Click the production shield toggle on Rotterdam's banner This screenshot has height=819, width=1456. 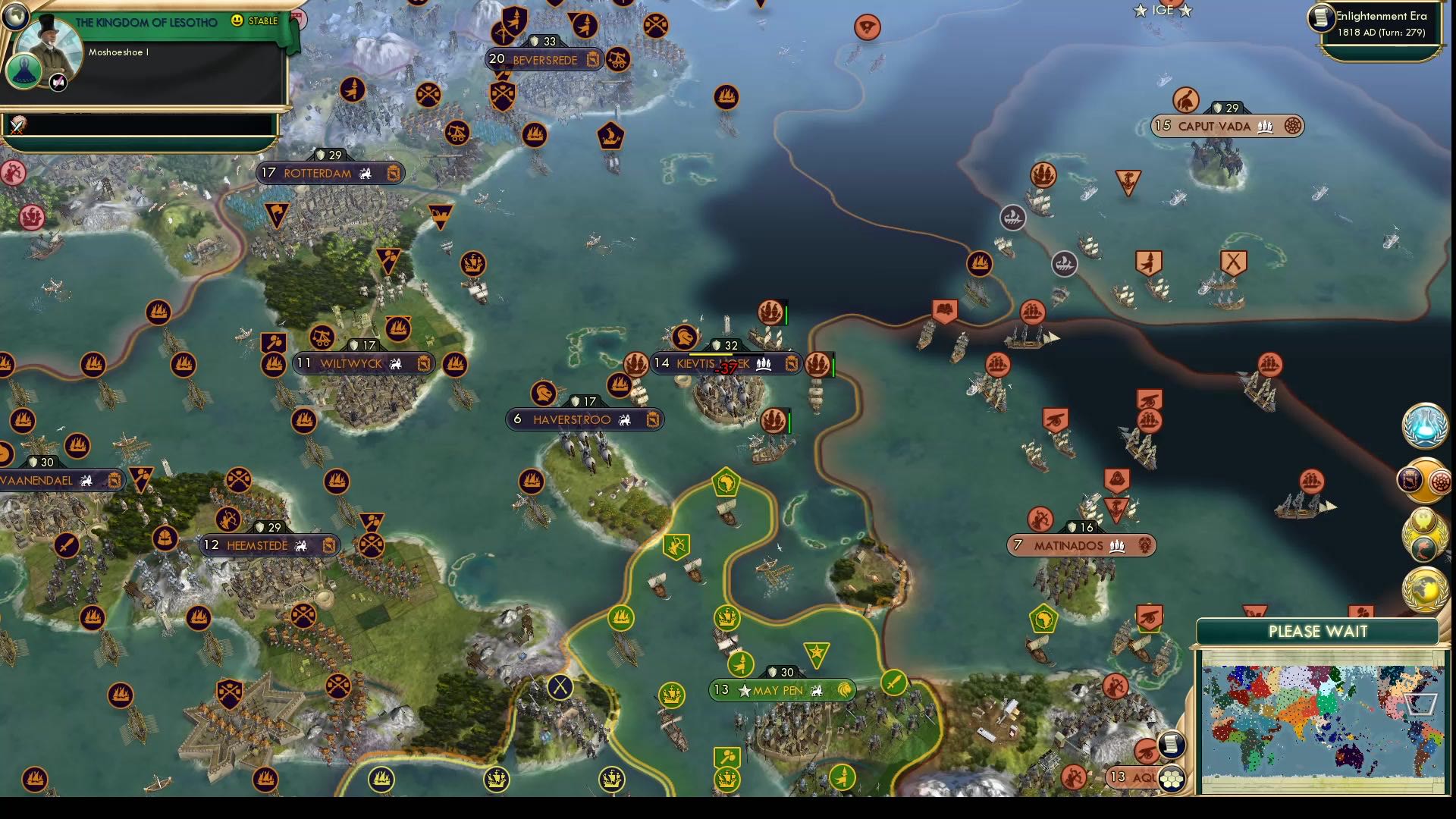point(393,173)
